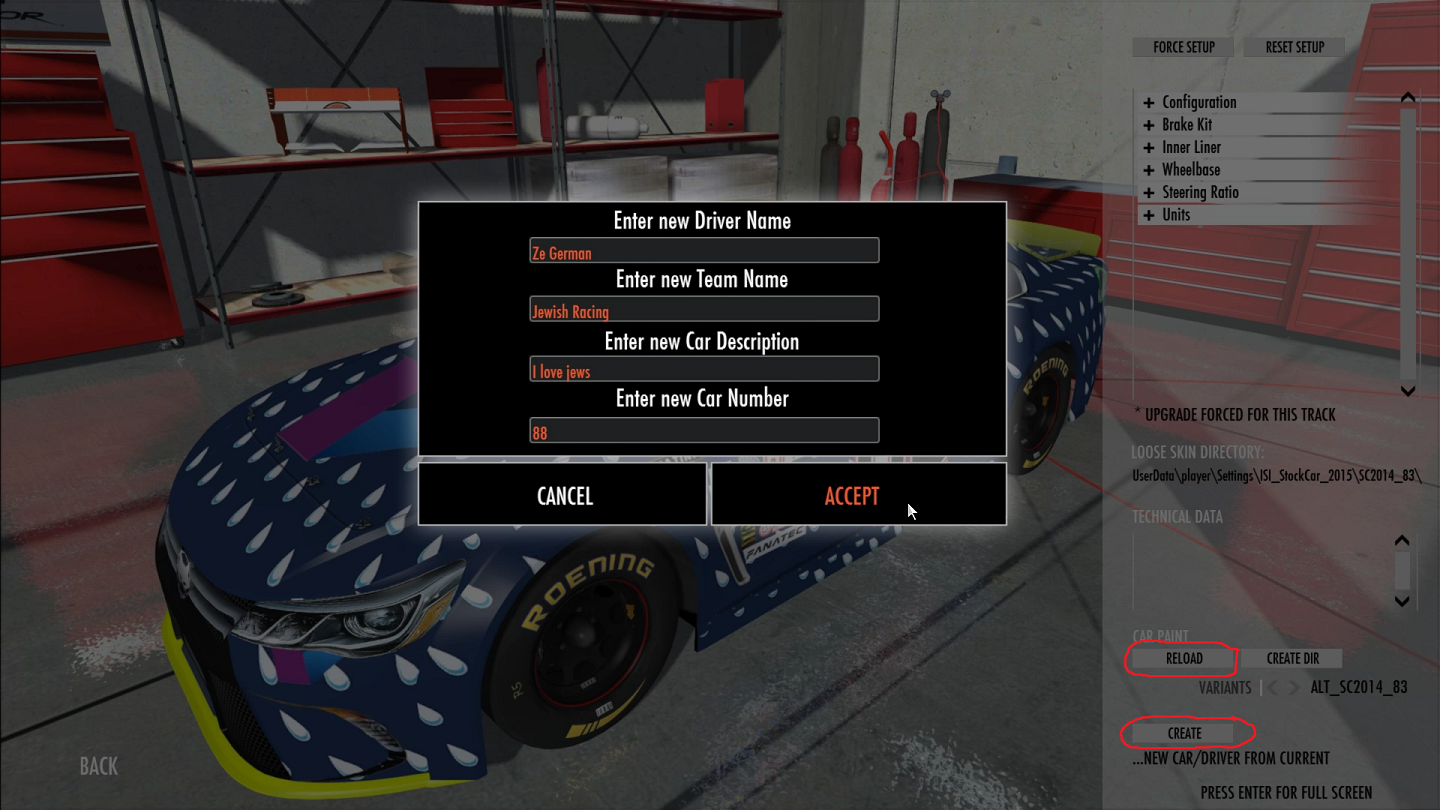Select the next car paint variant arrow

[1294, 688]
